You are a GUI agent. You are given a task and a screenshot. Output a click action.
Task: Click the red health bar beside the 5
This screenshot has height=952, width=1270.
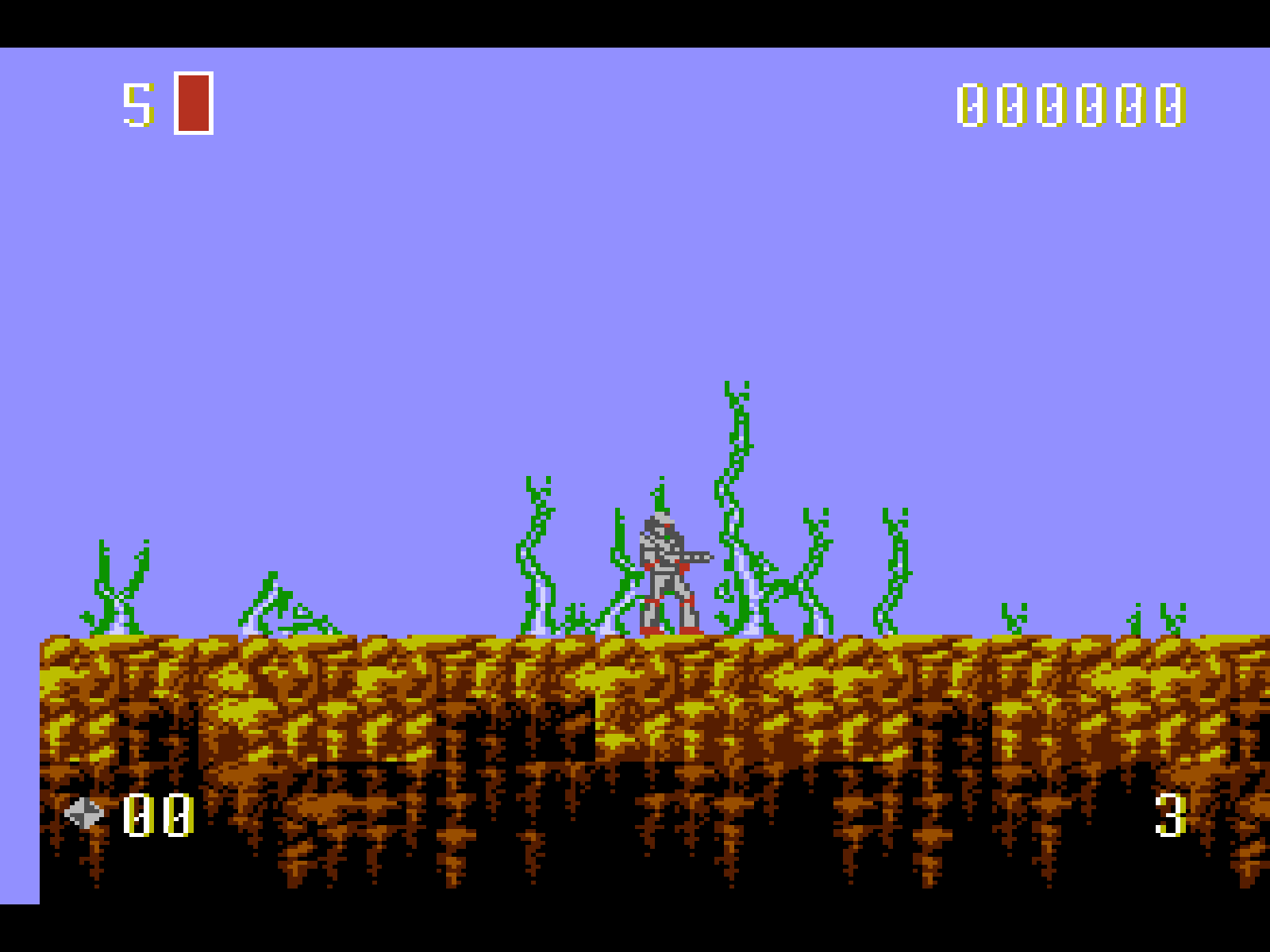194,102
